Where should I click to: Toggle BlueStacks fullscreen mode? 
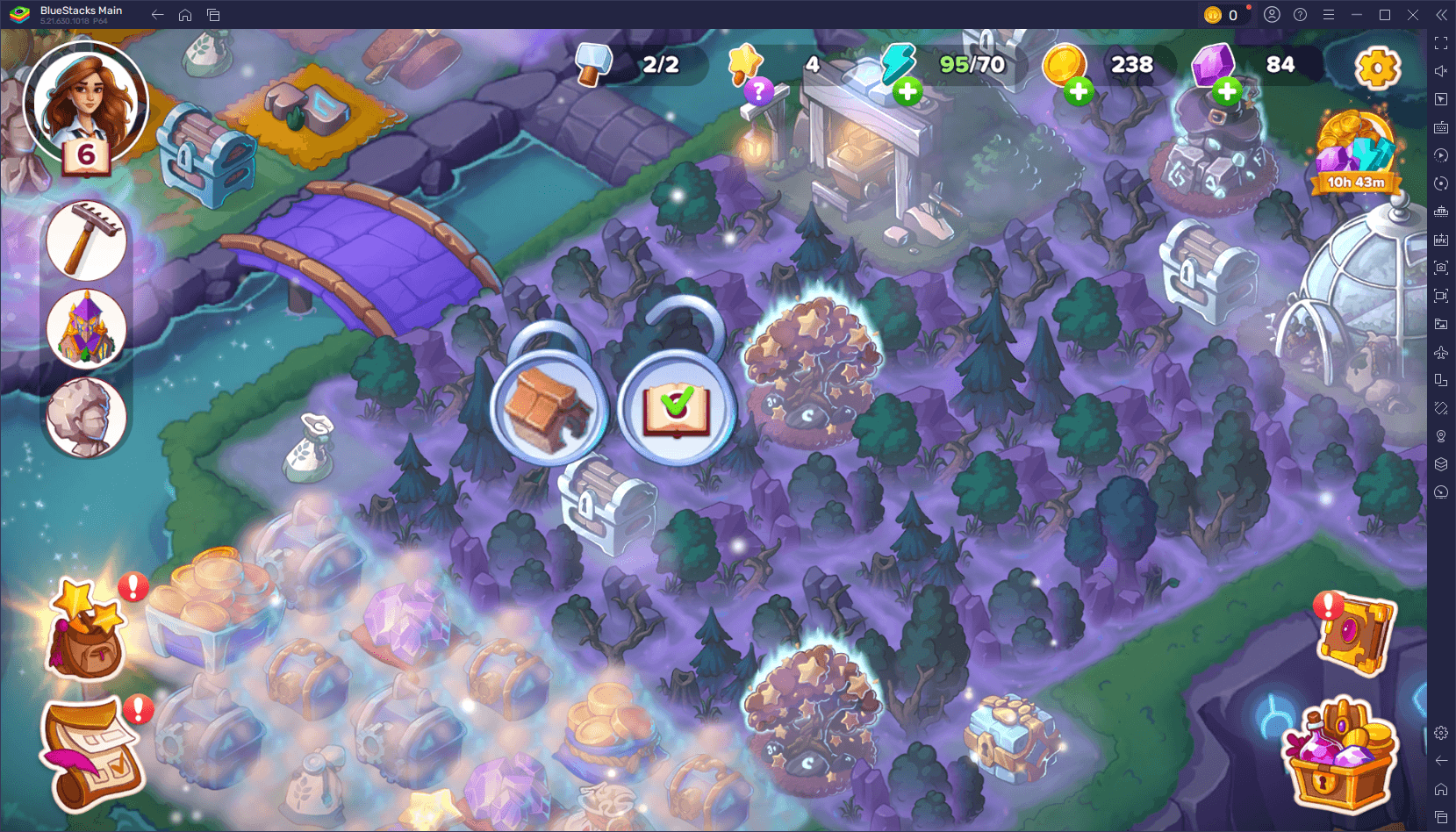click(1440, 41)
